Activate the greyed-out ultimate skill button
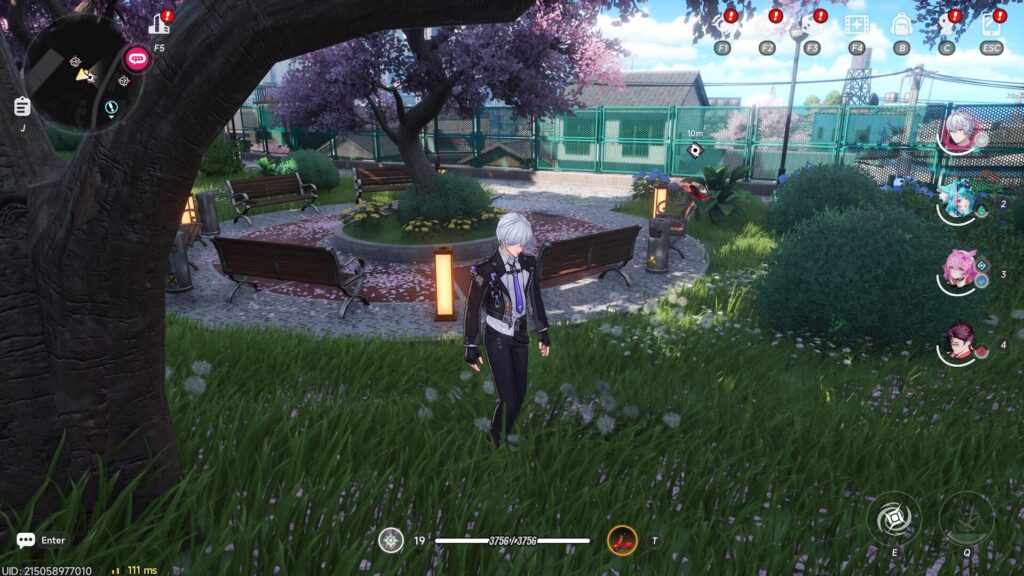 966,519
